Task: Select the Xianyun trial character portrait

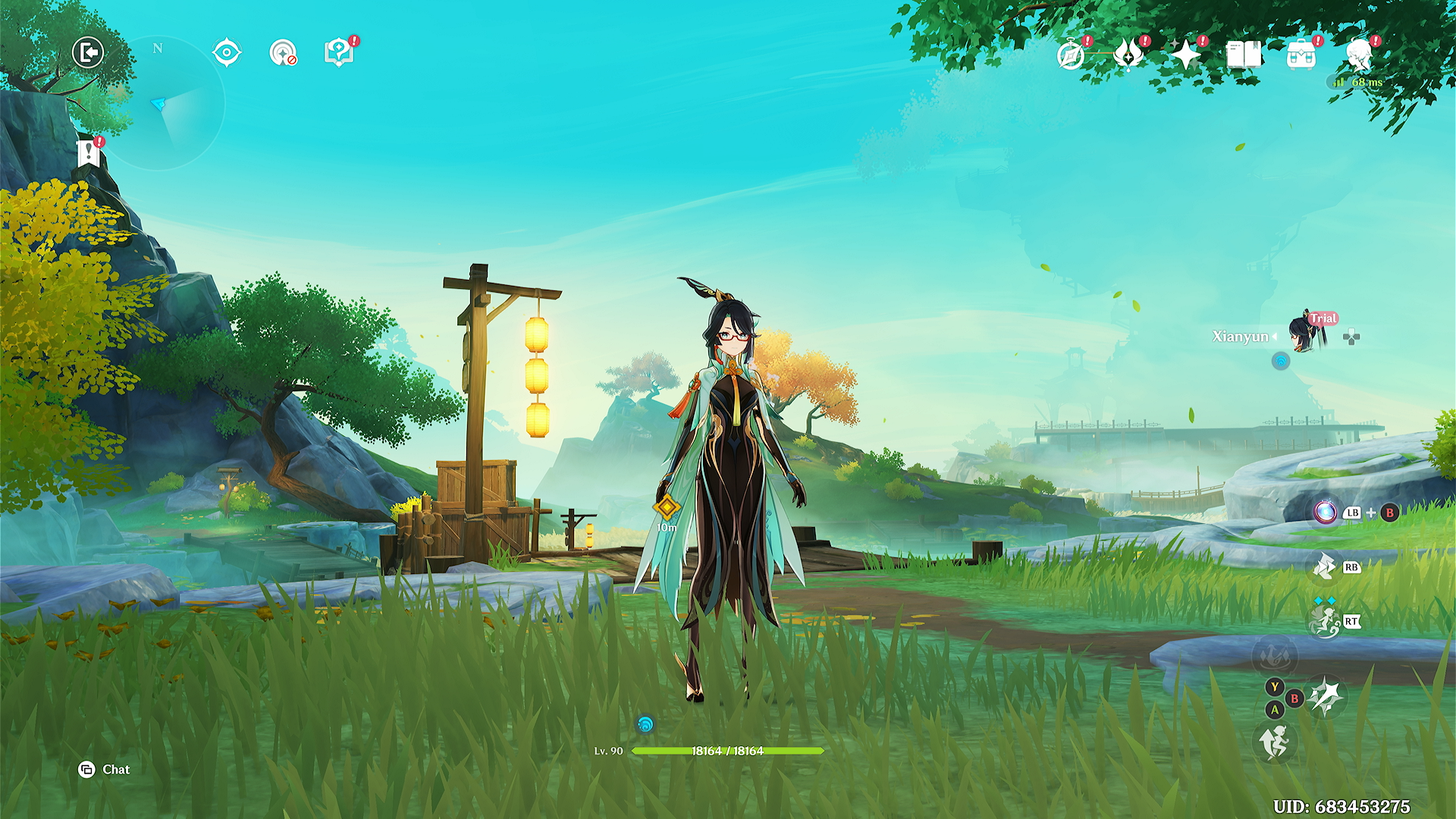Action: click(1304, 334)
